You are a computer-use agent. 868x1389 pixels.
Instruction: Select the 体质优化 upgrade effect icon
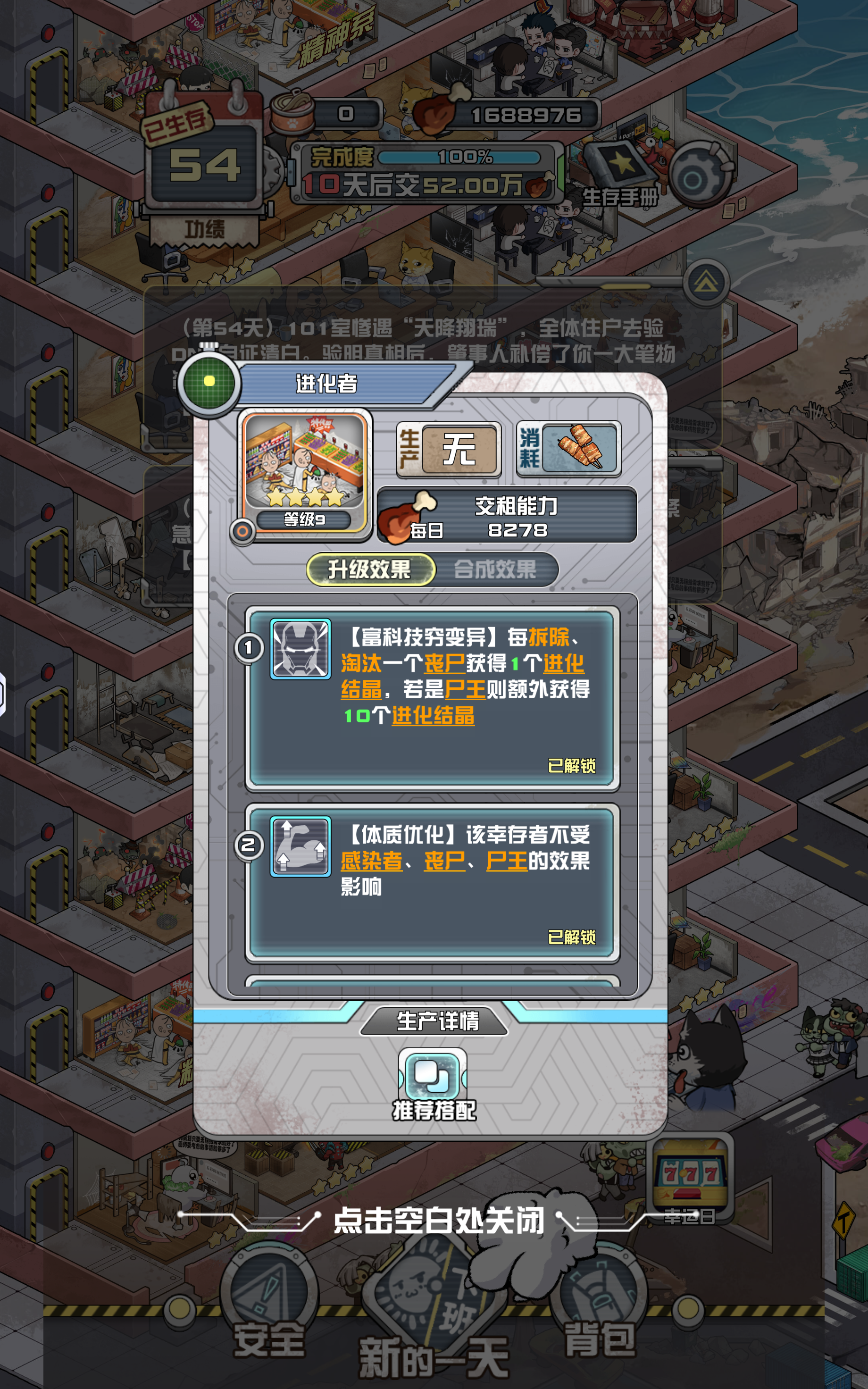[300, 846]
